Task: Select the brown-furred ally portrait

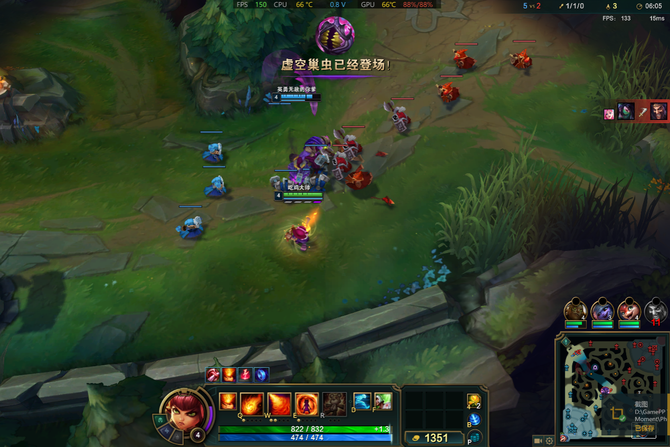Action: pyautogui.click(x=574, y=309)
